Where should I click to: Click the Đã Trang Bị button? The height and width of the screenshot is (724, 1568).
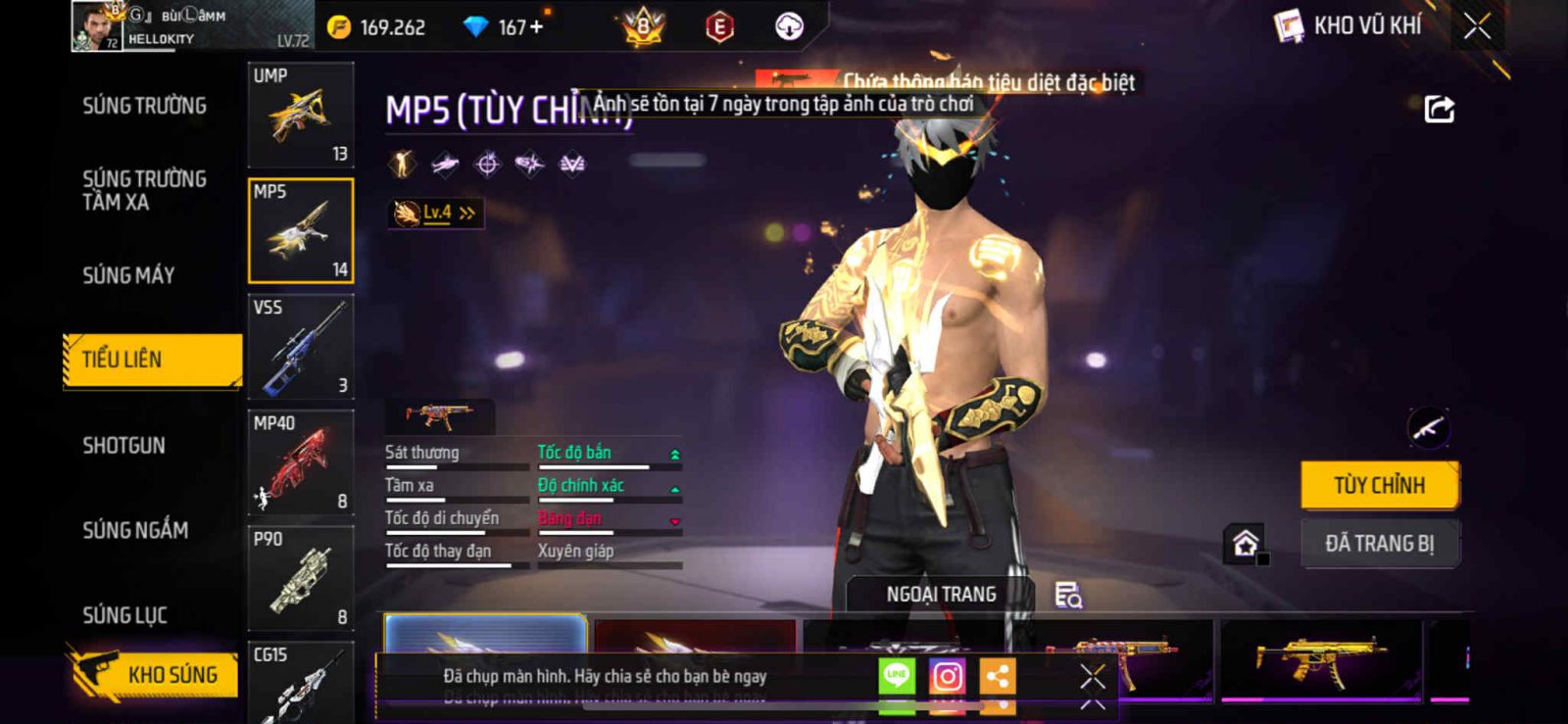(x=1379, y=544)
